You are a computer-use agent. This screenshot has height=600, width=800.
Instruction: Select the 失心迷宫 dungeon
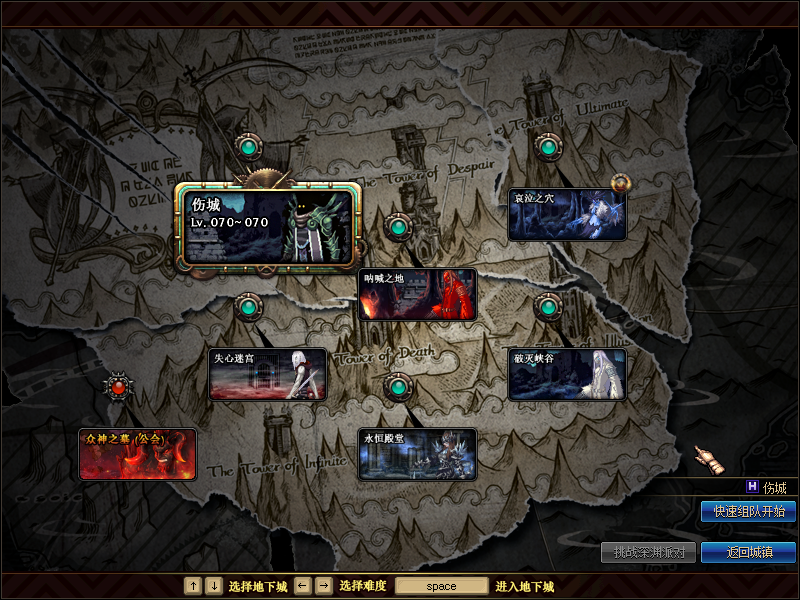[267, 374]
